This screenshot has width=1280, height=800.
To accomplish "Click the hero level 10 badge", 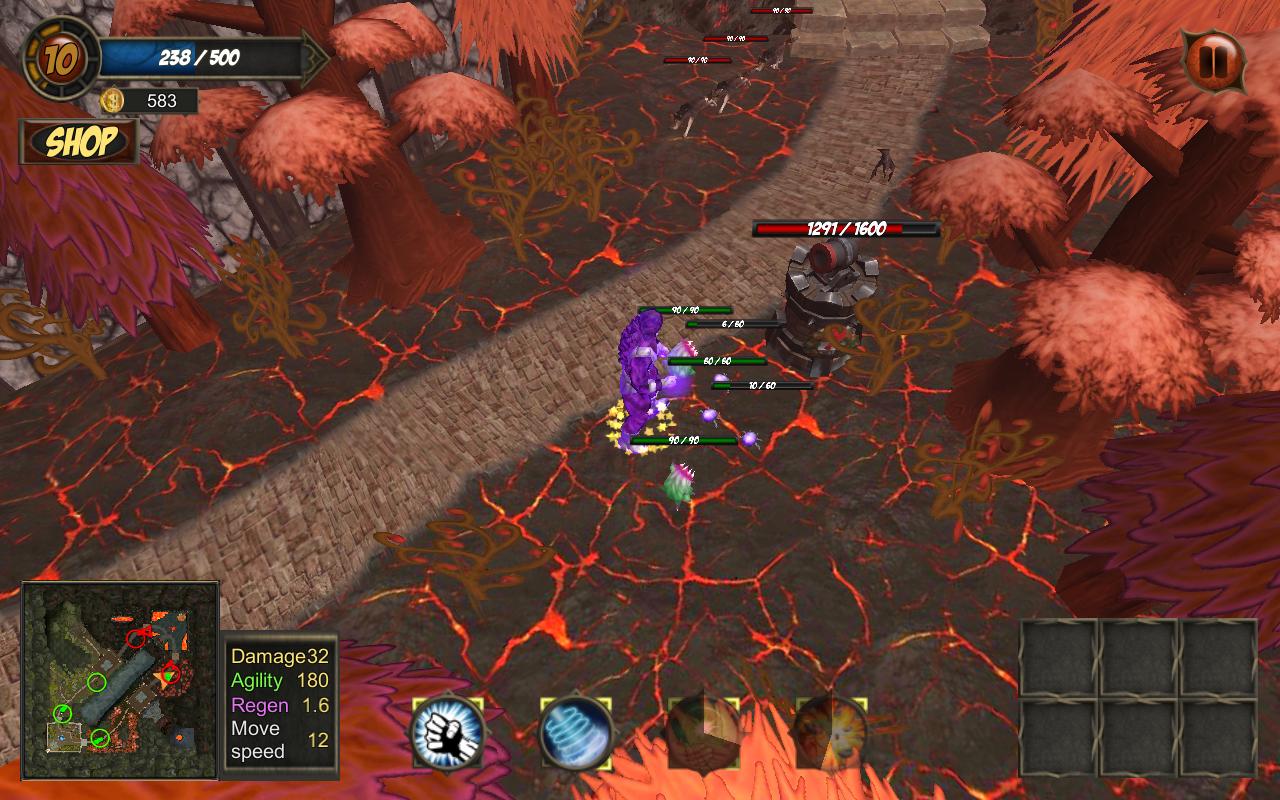I will (x=61, y=59).
